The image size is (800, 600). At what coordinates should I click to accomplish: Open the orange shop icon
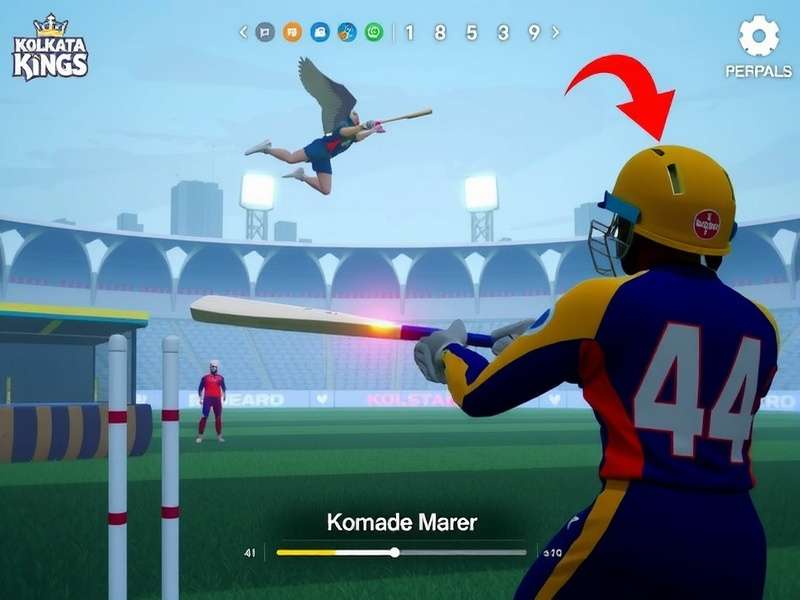pos(292,32)
